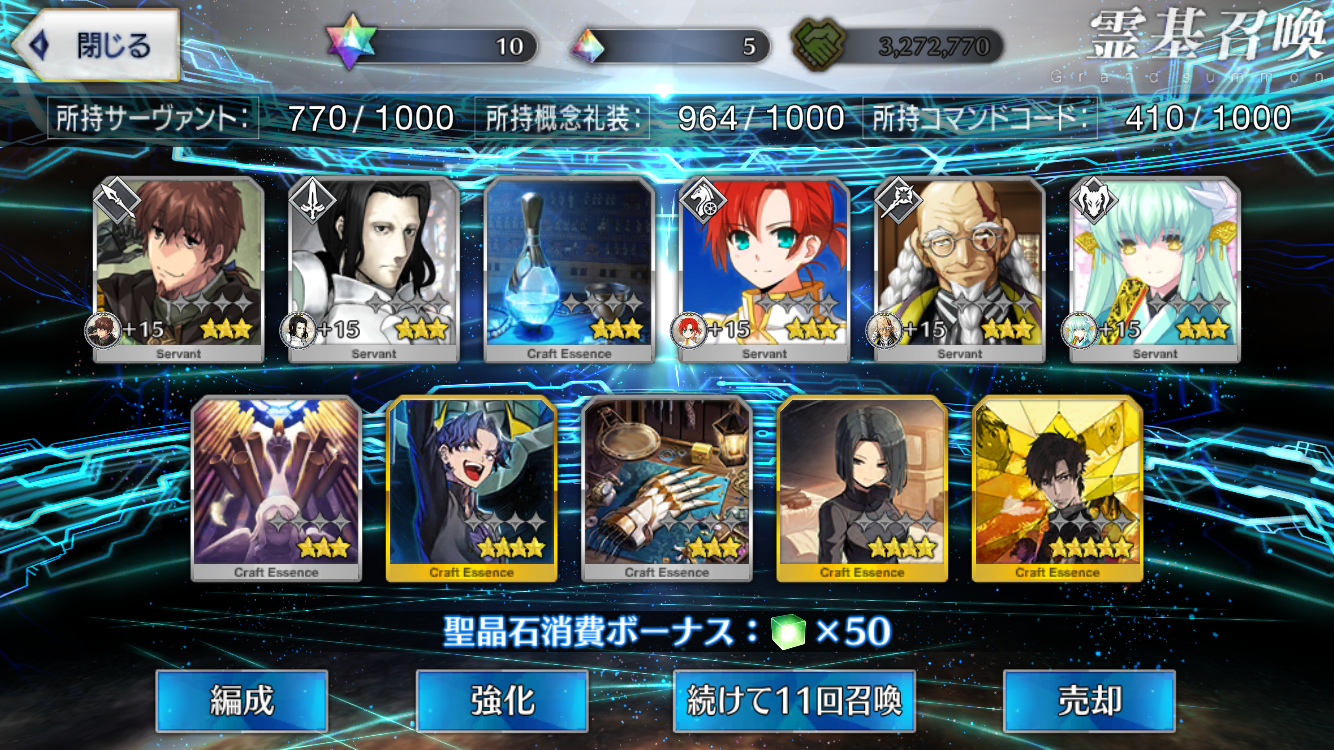Select the pipe organ Craft Essence card
The width and height of the screenshot is (1334, 750).
(276, 487)
